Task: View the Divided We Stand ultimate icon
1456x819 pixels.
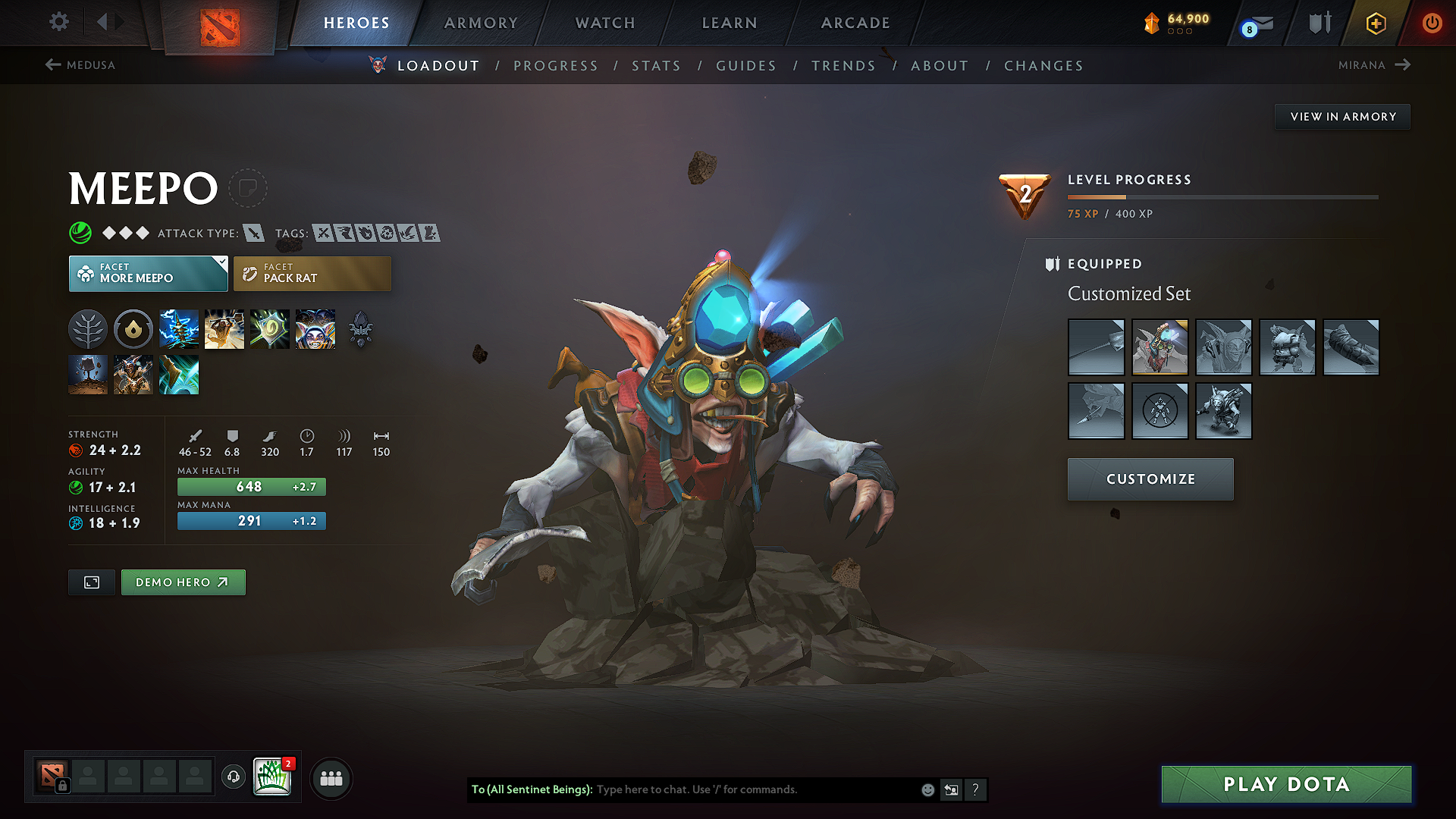Action: (x=315, y=328)
